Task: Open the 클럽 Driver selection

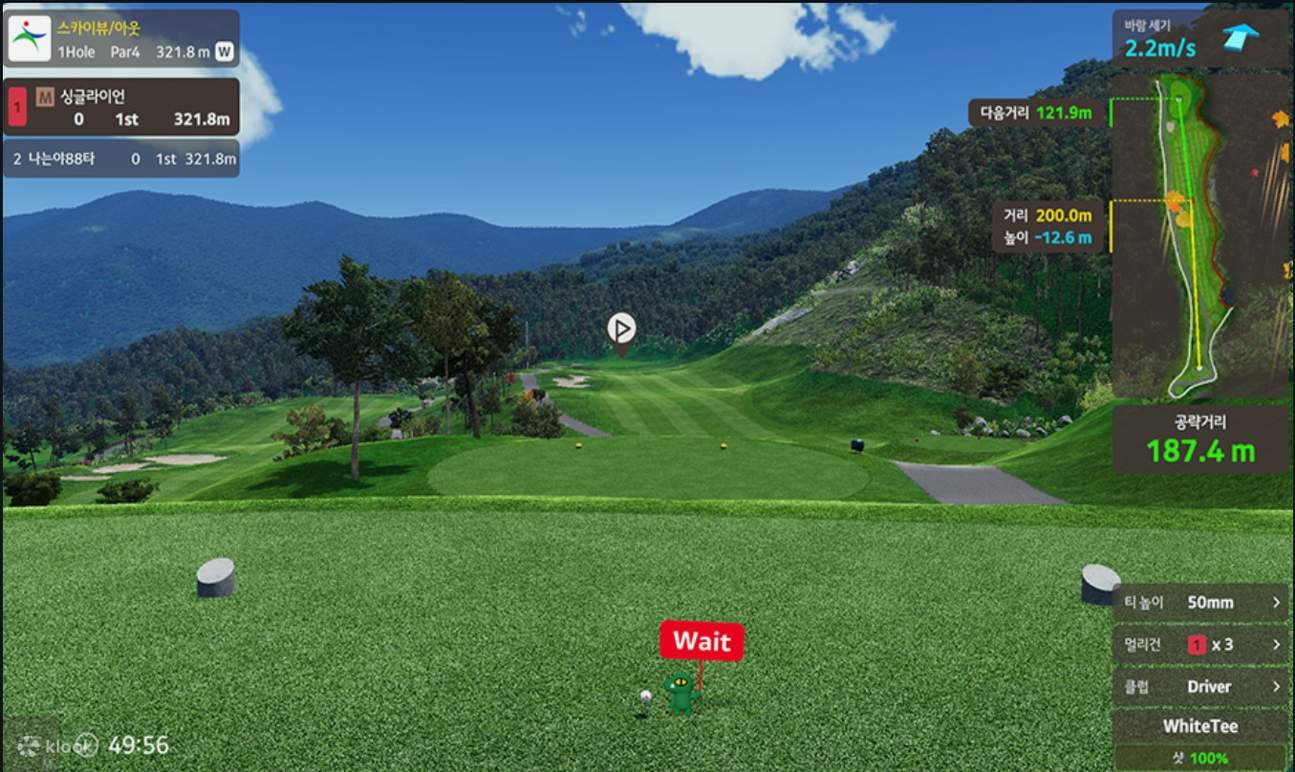Action: click(x=1199, y=686)
